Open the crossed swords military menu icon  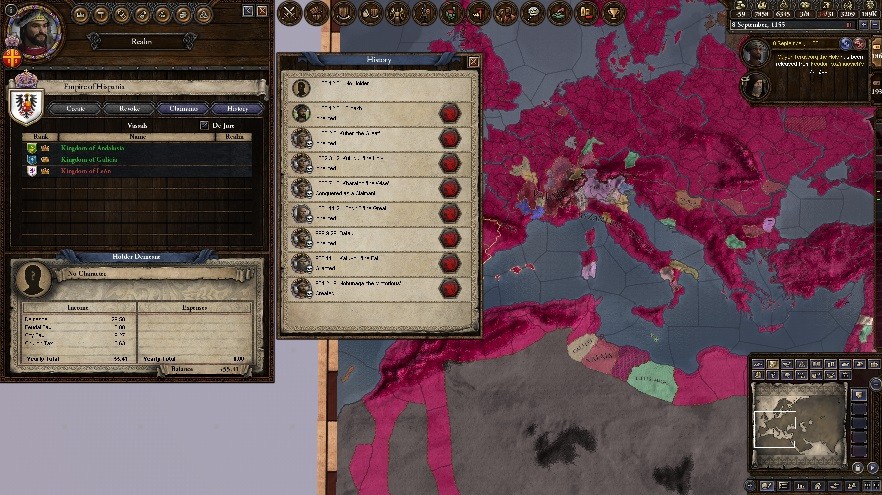click(x=290, y=13)
